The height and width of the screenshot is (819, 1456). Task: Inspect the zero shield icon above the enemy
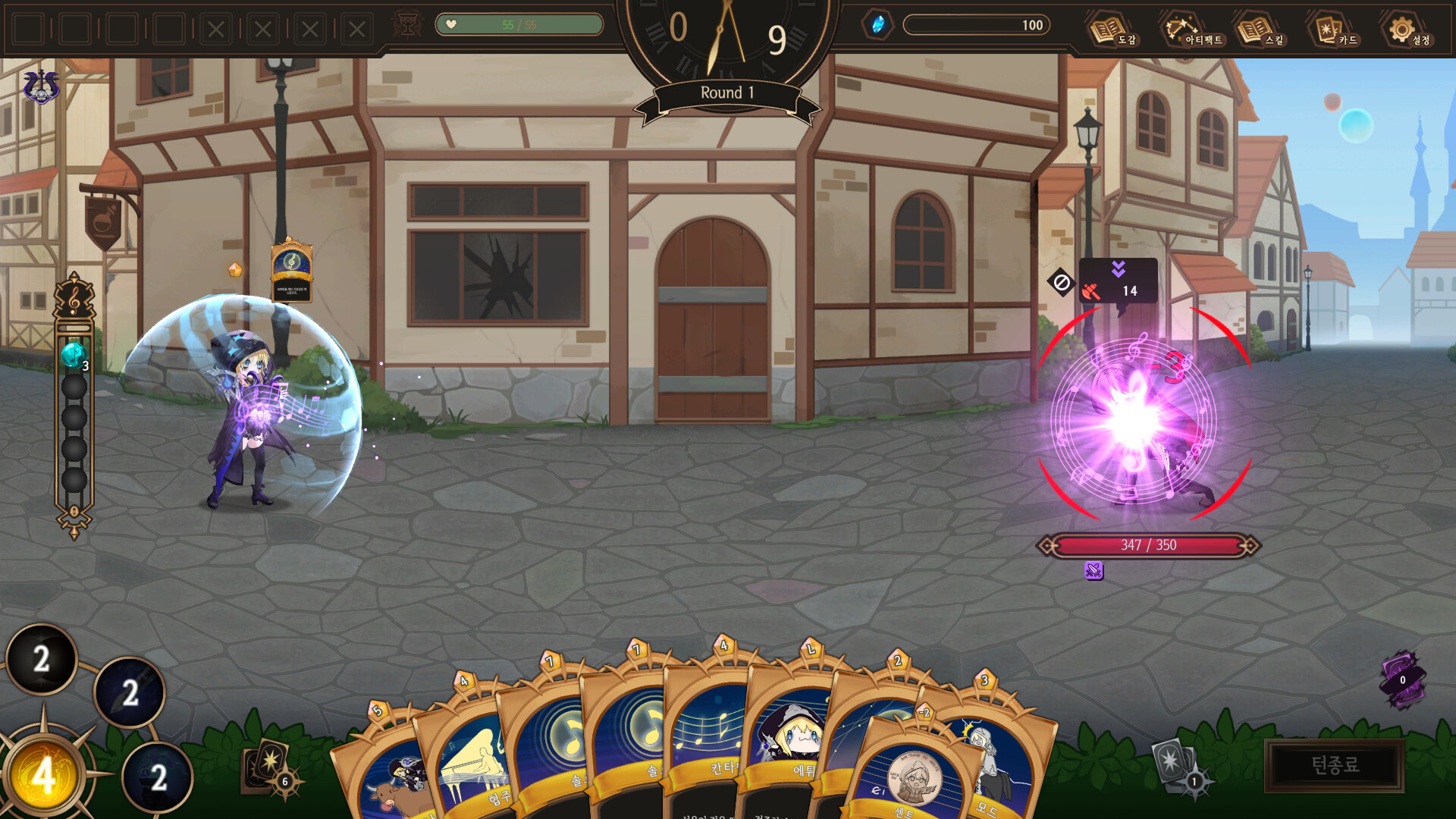tap(1062, 283)
